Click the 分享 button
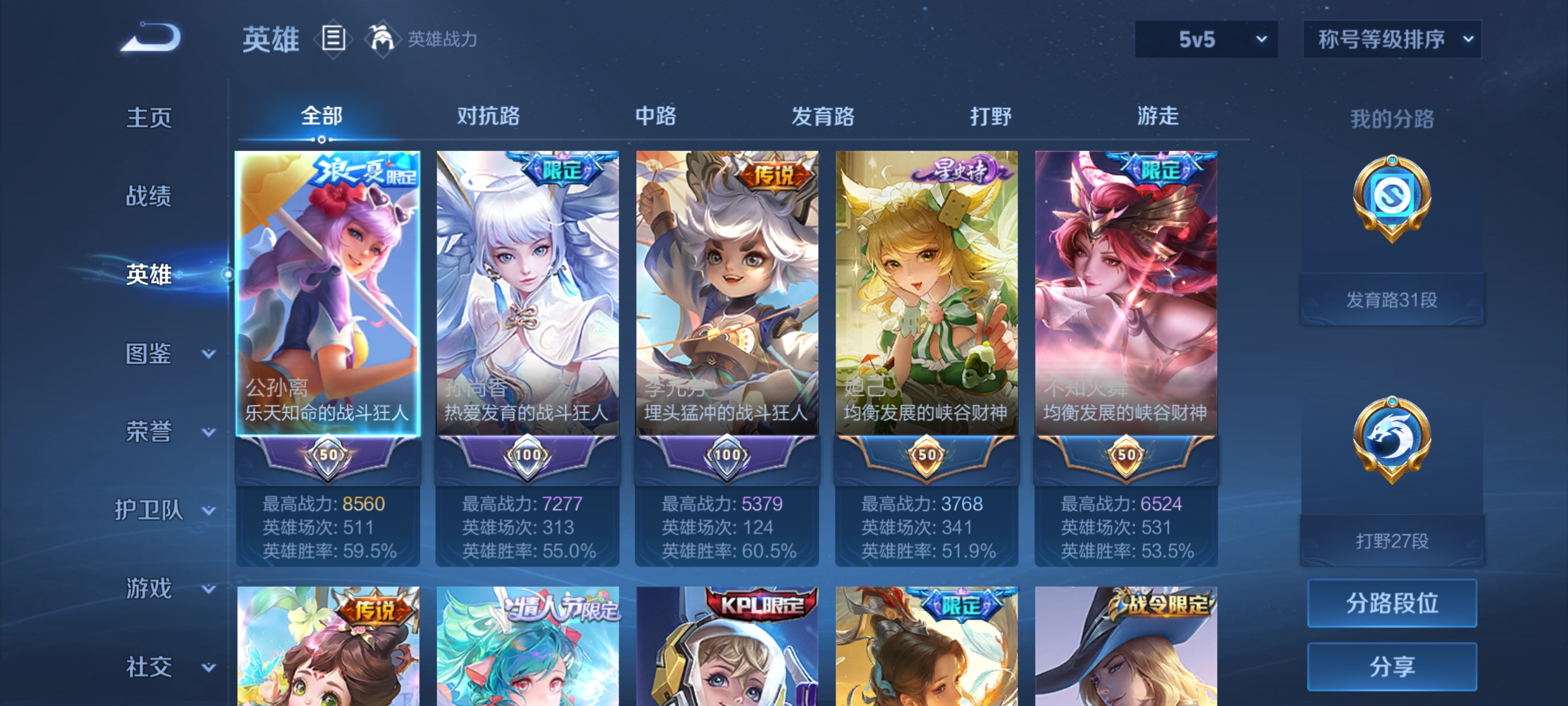The image size is (1568, 706). (x=1392, y=666)
